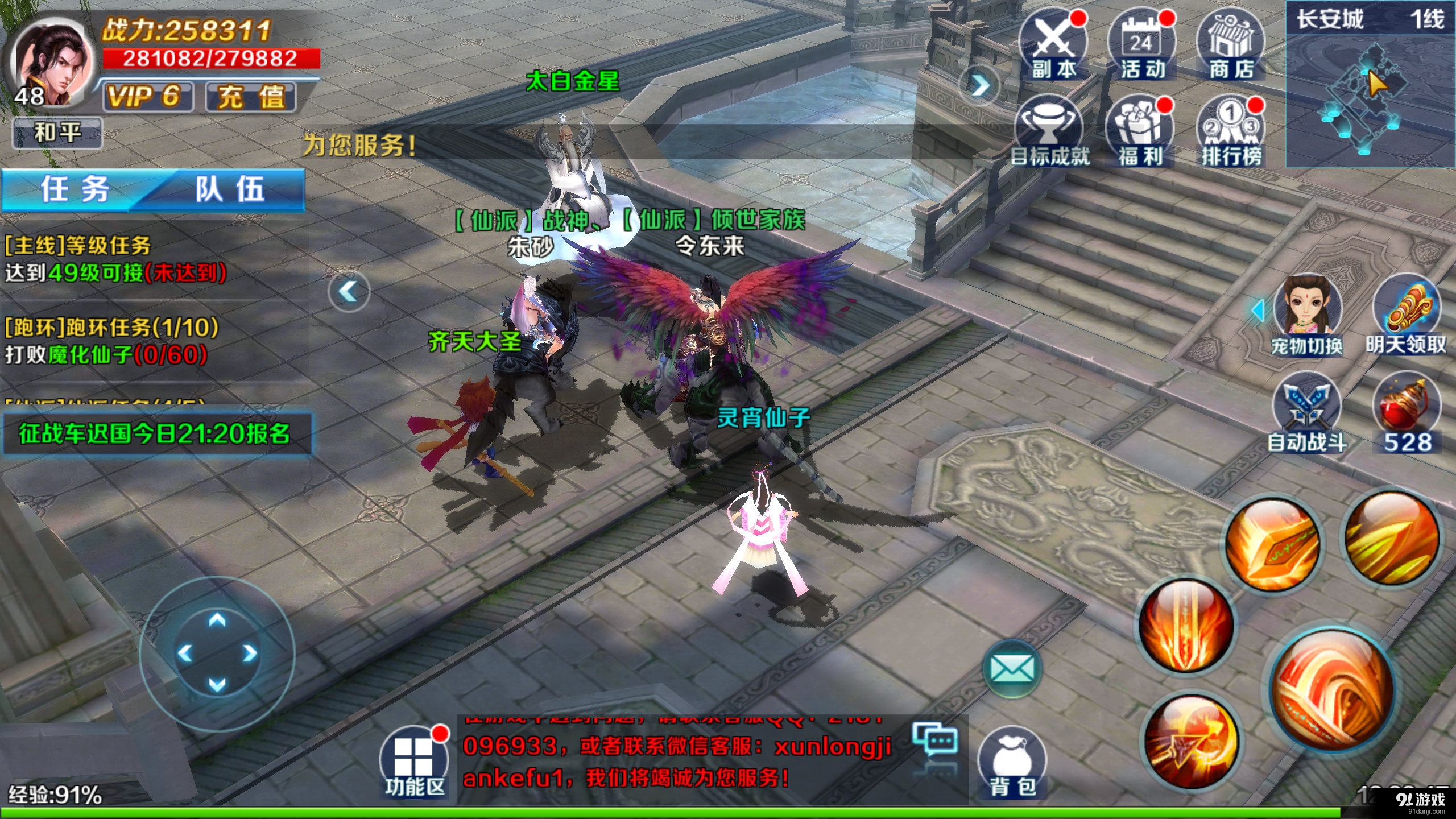Image resolution: width=1456 pixels, height=819 pixels.
Task: Toggle the 和平 peace mode button
Action: [x=57, y=133]
